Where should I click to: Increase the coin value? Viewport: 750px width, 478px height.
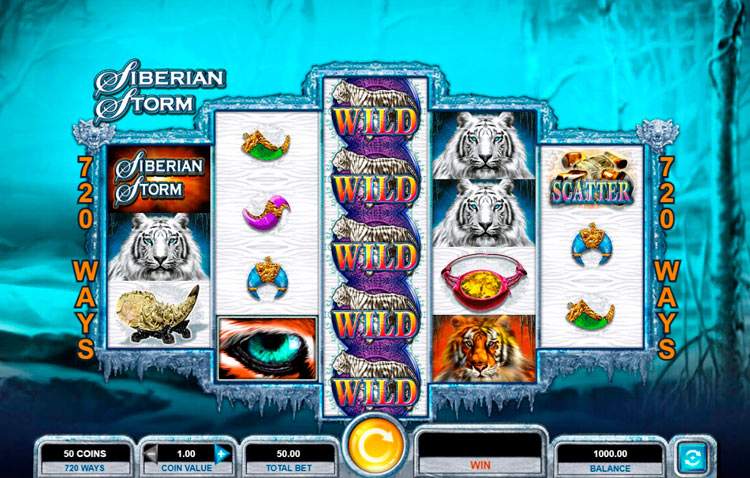(x=222, y=453)
